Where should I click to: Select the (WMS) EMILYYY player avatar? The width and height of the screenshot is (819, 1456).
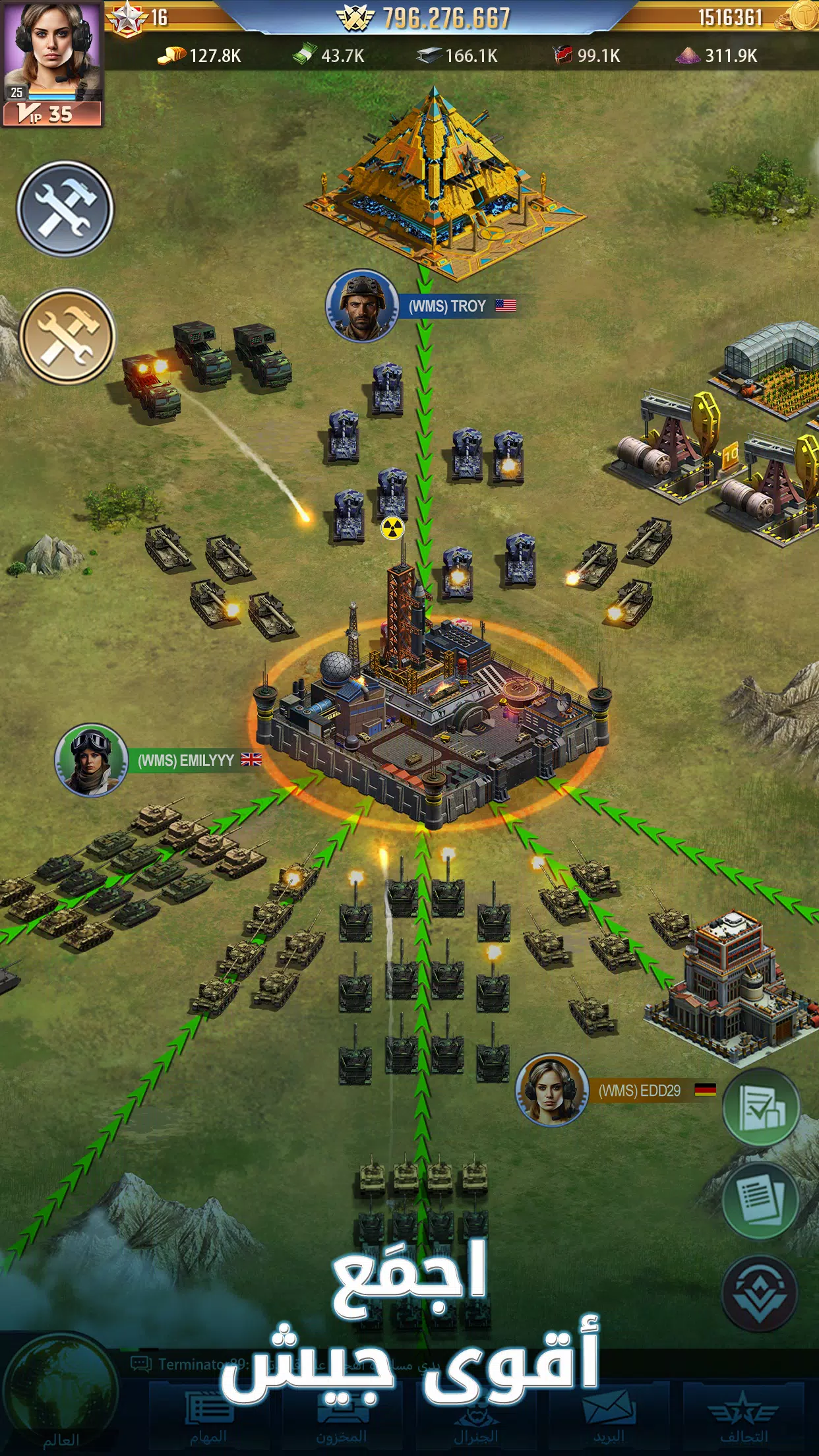coord(91,760)
